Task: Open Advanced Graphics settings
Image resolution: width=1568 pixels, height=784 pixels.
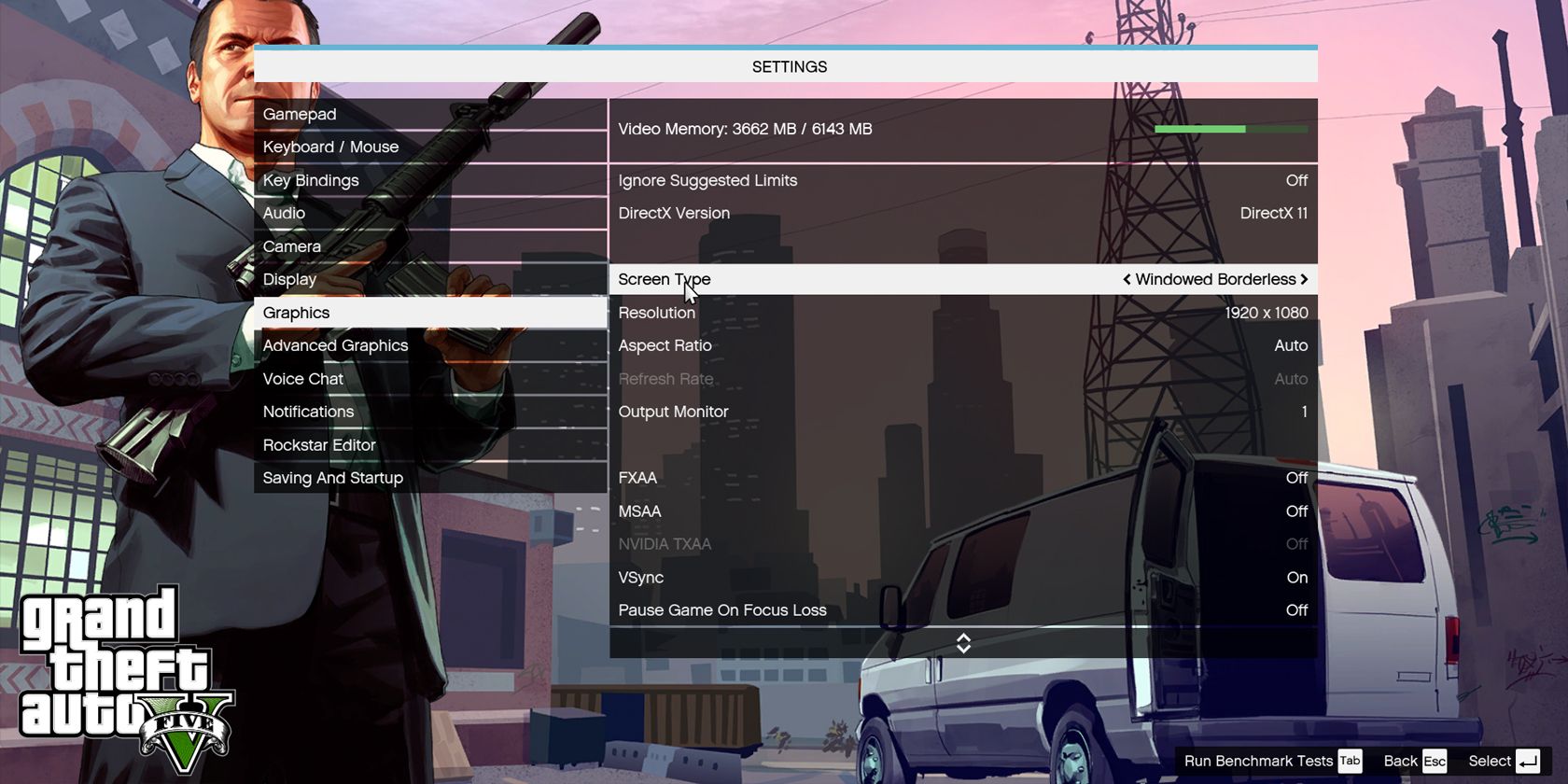Action: 335,345
